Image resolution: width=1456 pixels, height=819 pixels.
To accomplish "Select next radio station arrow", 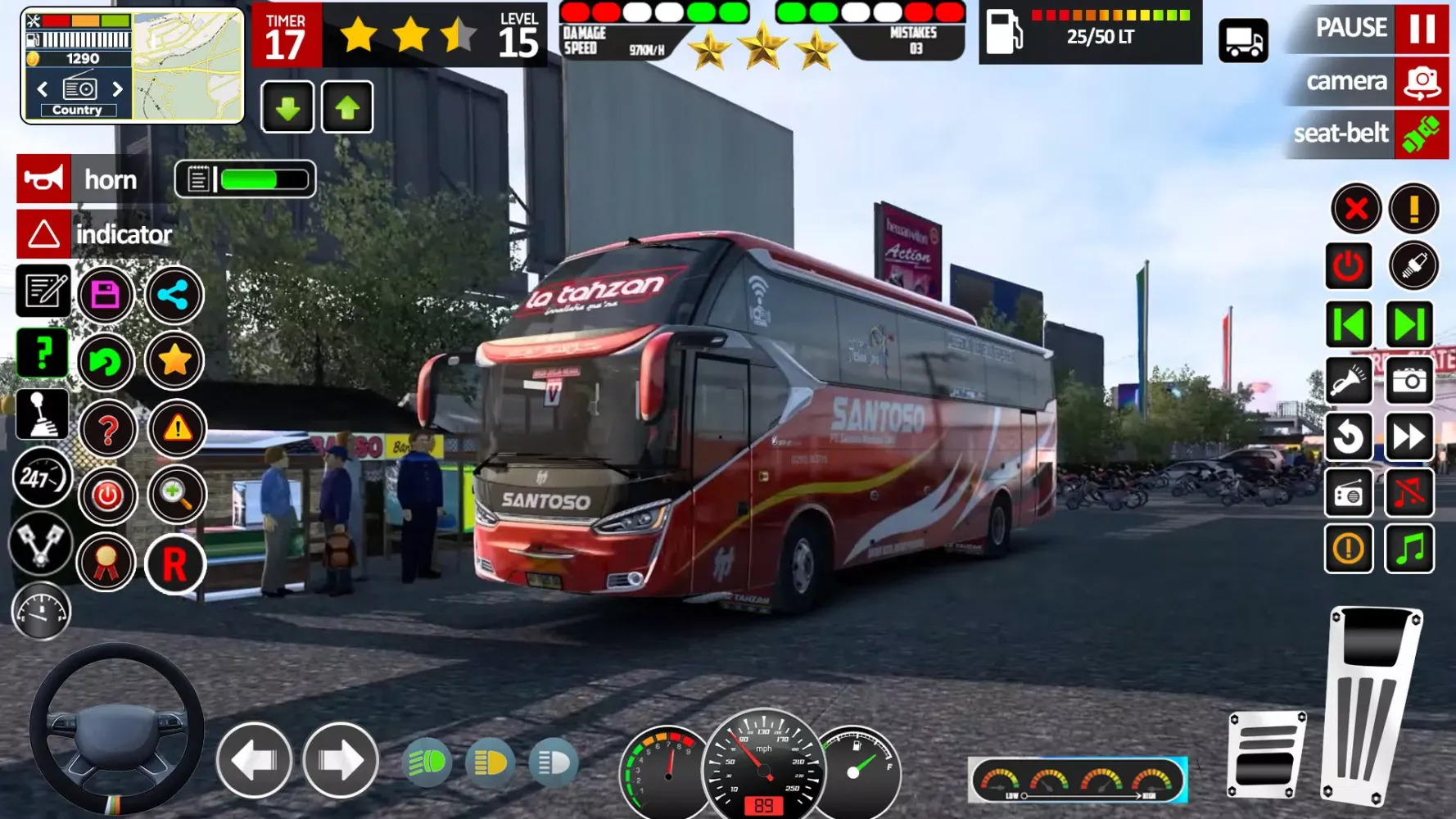I will tap(117, 88).
